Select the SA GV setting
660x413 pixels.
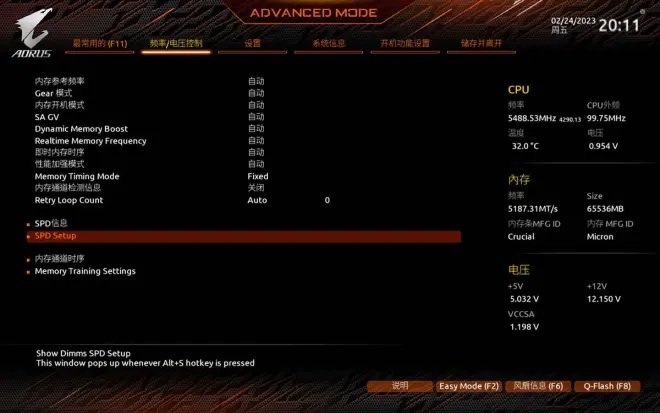(x=47, y=117)
